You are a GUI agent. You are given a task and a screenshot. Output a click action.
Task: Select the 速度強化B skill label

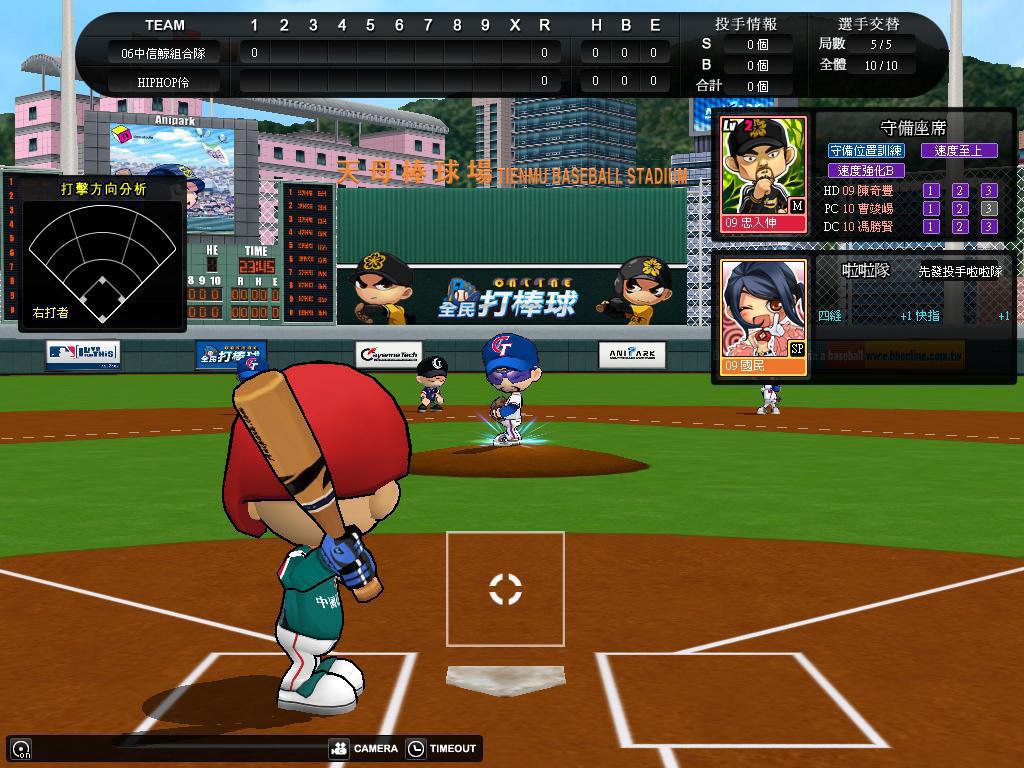click(866, 170)
